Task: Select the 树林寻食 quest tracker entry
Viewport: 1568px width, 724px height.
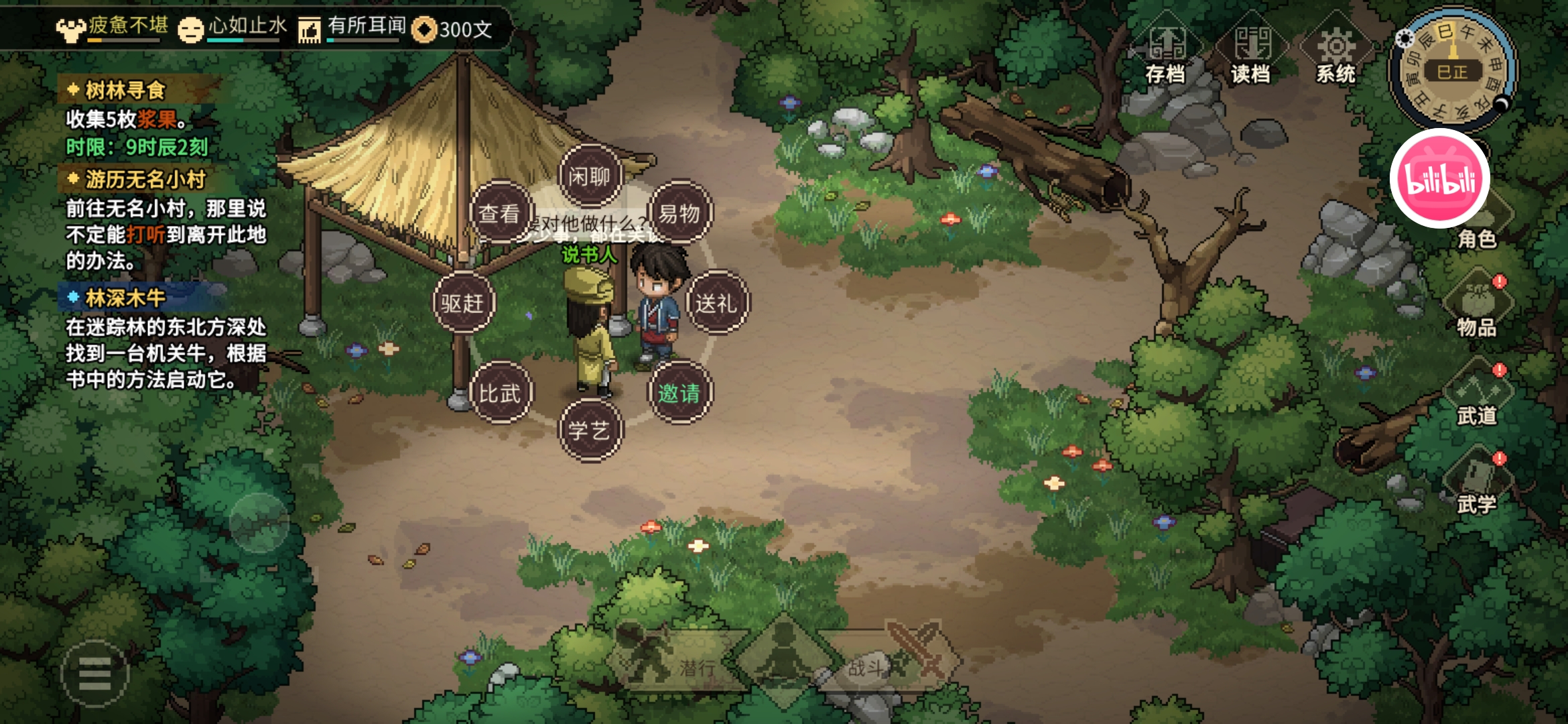Action: 125,90
